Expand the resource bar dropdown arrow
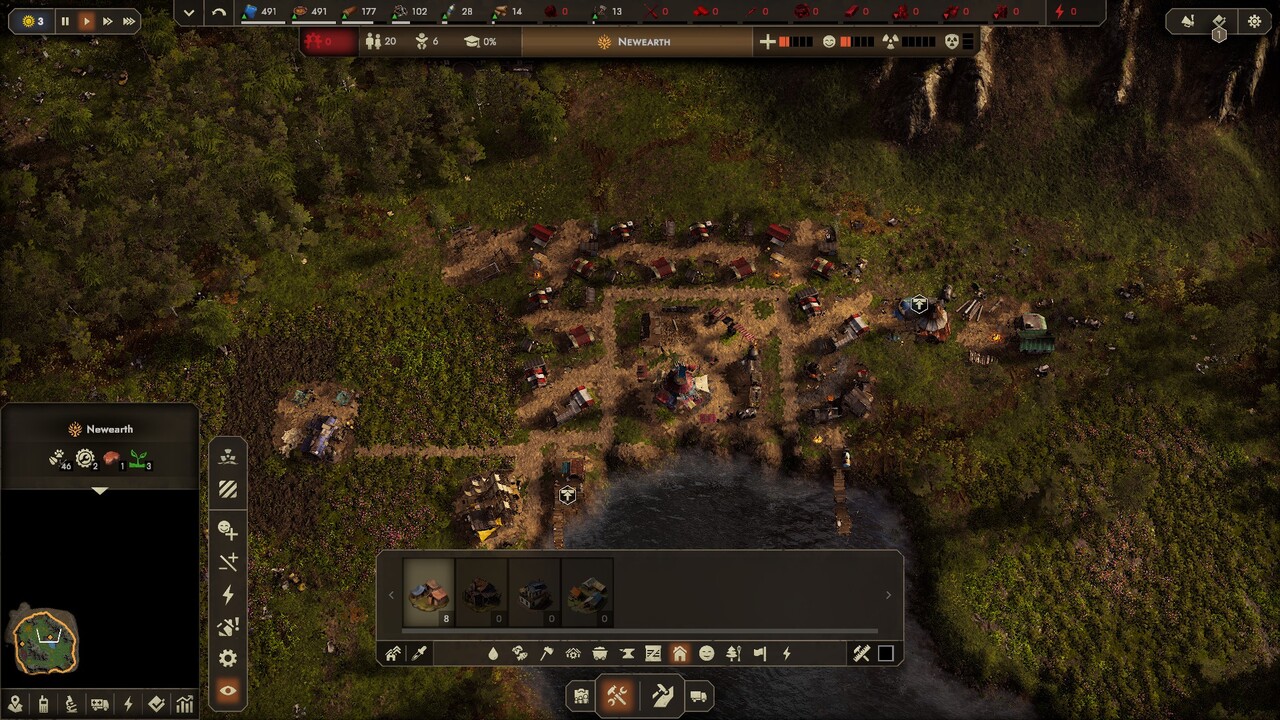Viewport: 1280px width, 720px height. click(189, 12)
